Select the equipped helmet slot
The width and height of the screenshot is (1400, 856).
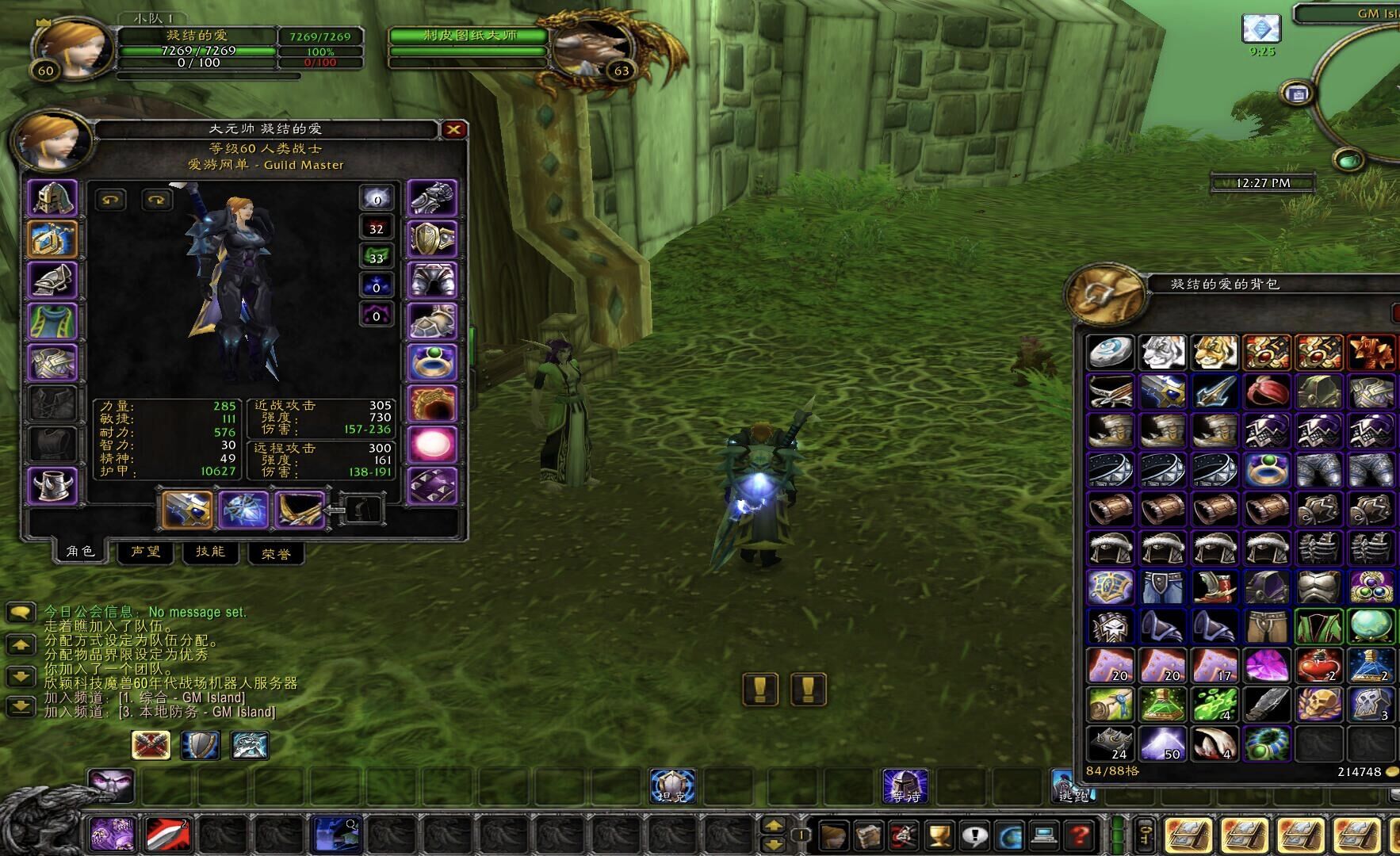coord(52,198)
